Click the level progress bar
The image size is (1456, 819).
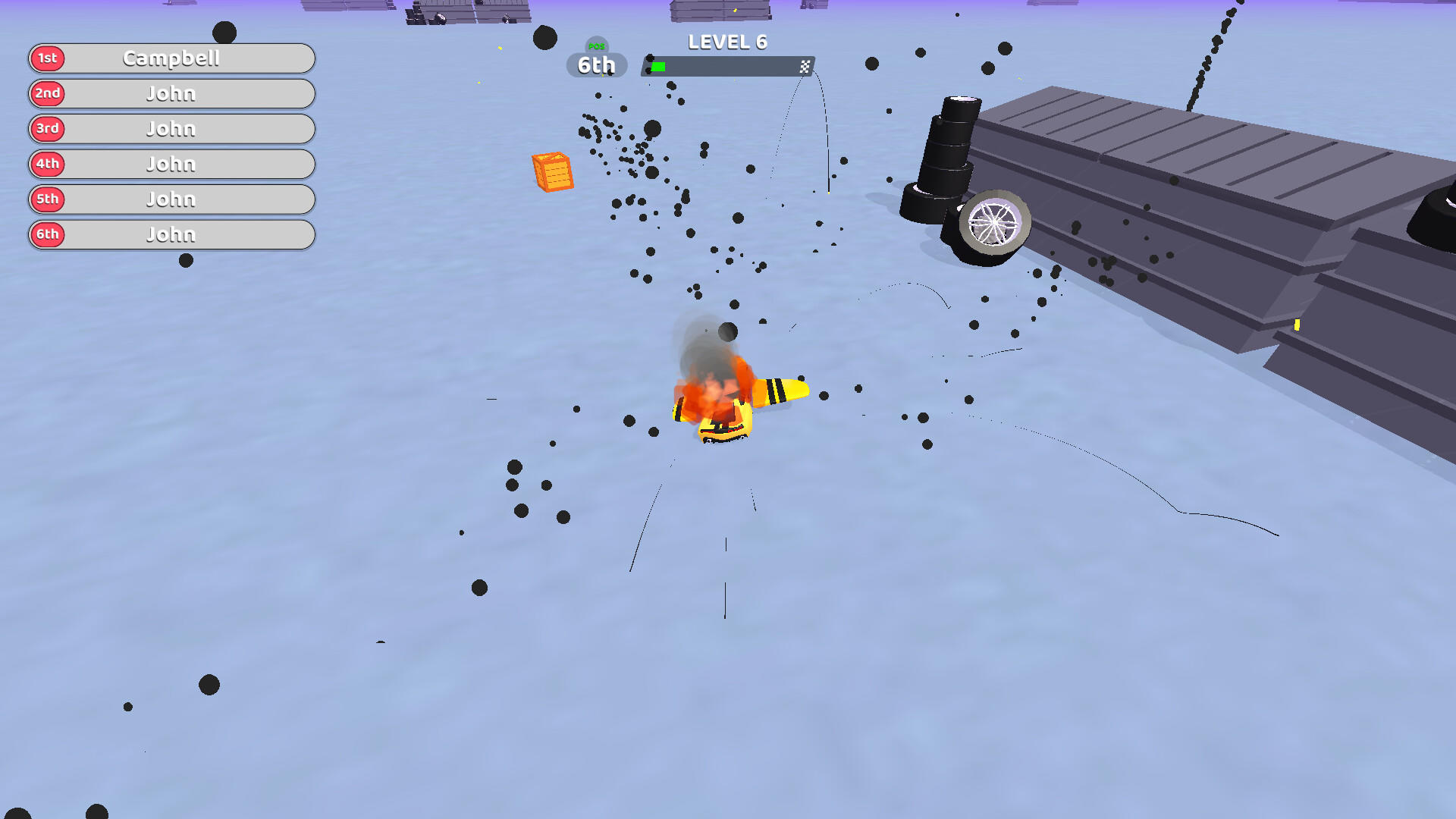tap(726, 66)
